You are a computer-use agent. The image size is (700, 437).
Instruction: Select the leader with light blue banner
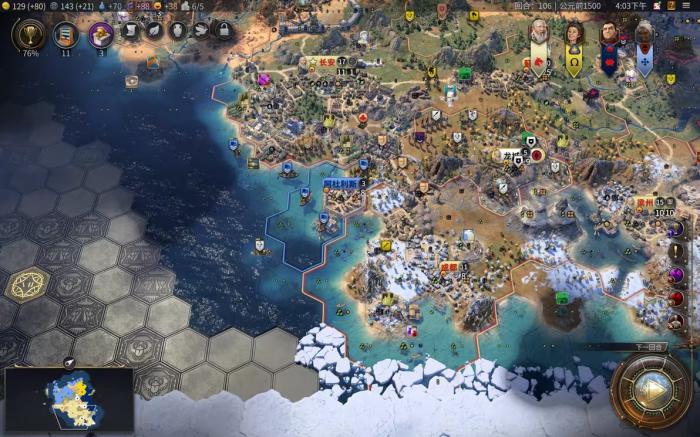pyautogui.click(x=644, y=38)
